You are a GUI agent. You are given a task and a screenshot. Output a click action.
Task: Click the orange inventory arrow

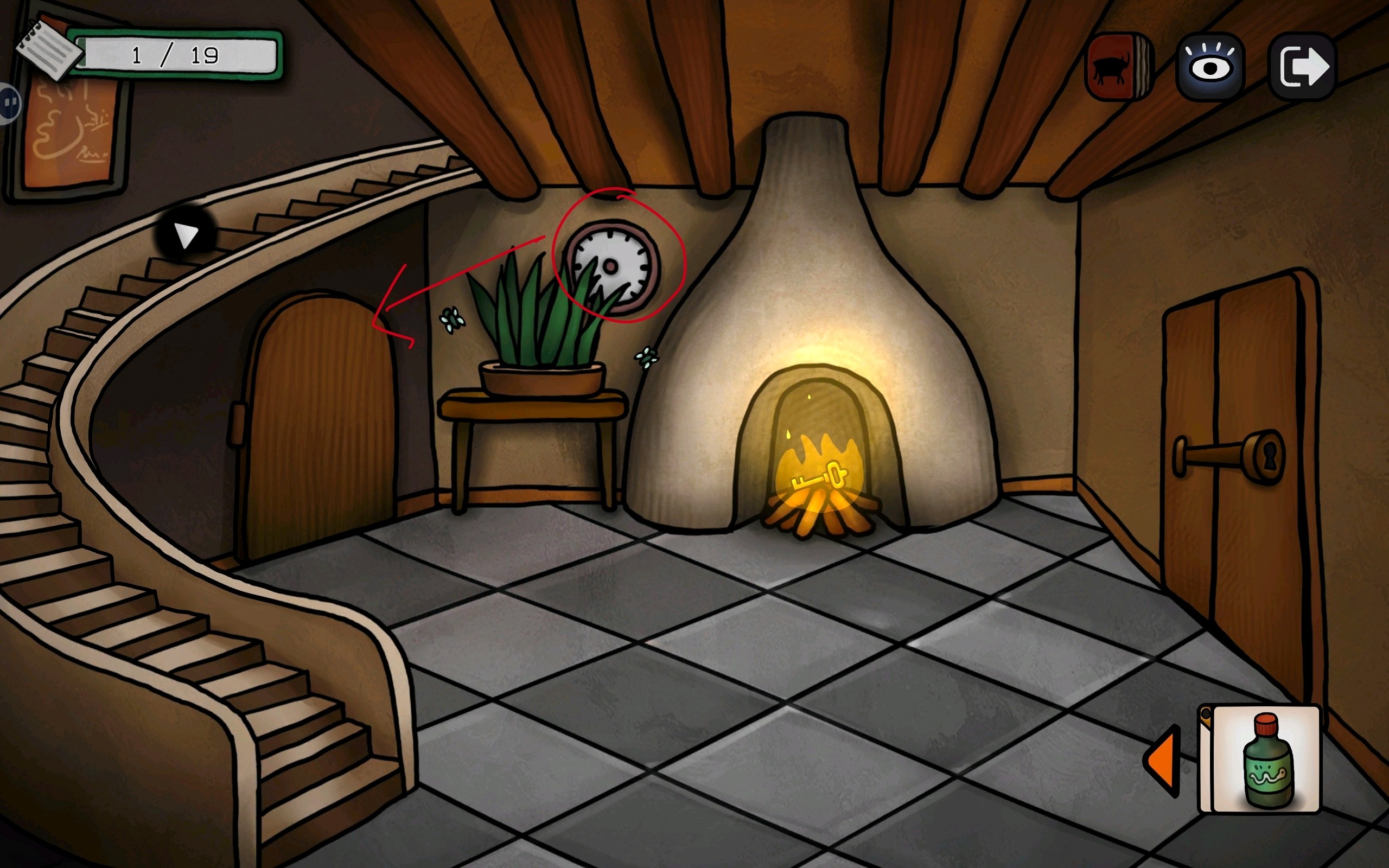[x=1162, y=761]
